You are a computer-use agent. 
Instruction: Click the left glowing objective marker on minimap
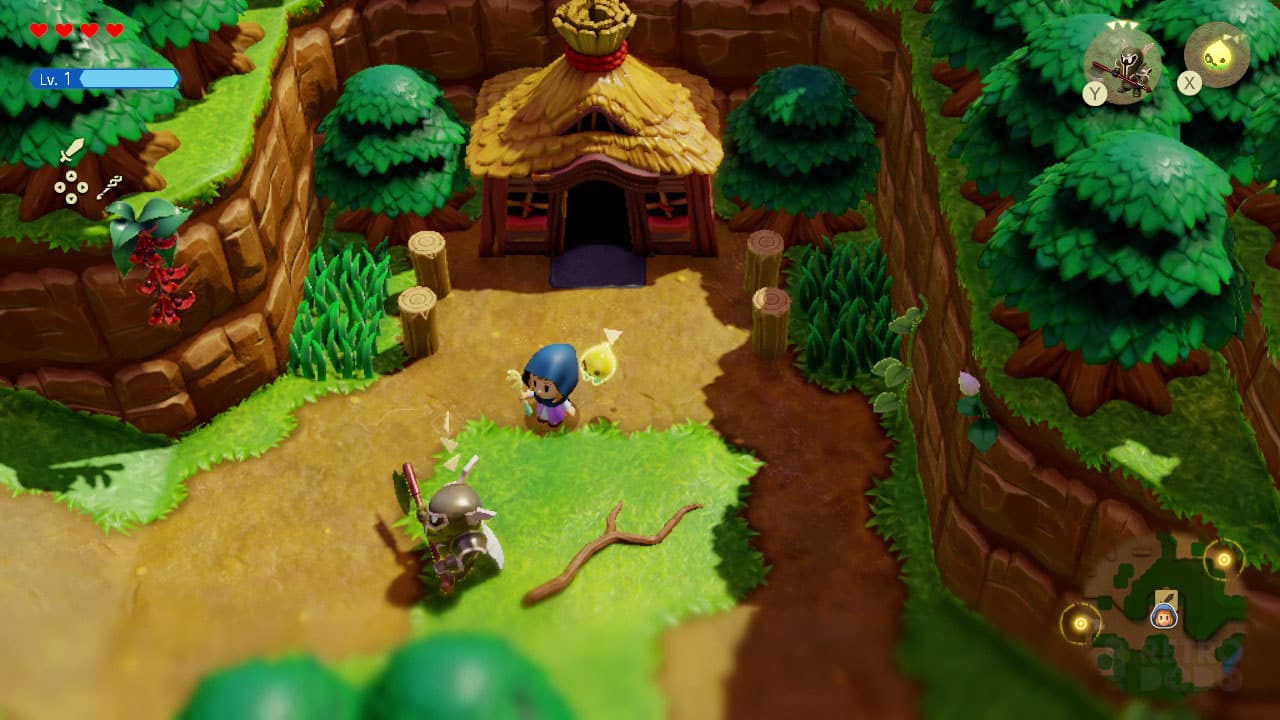[1080, 623]
